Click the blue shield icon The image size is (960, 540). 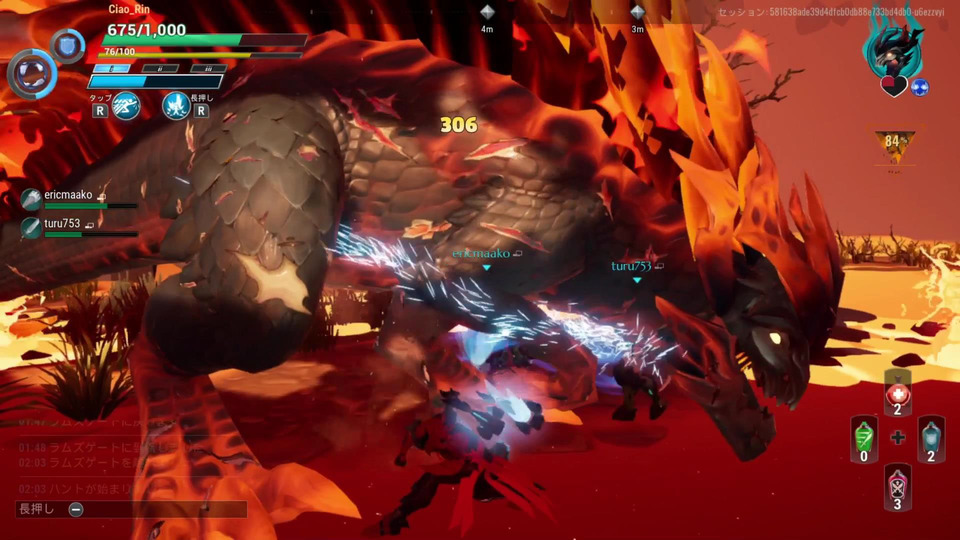[x=68, y=45]
